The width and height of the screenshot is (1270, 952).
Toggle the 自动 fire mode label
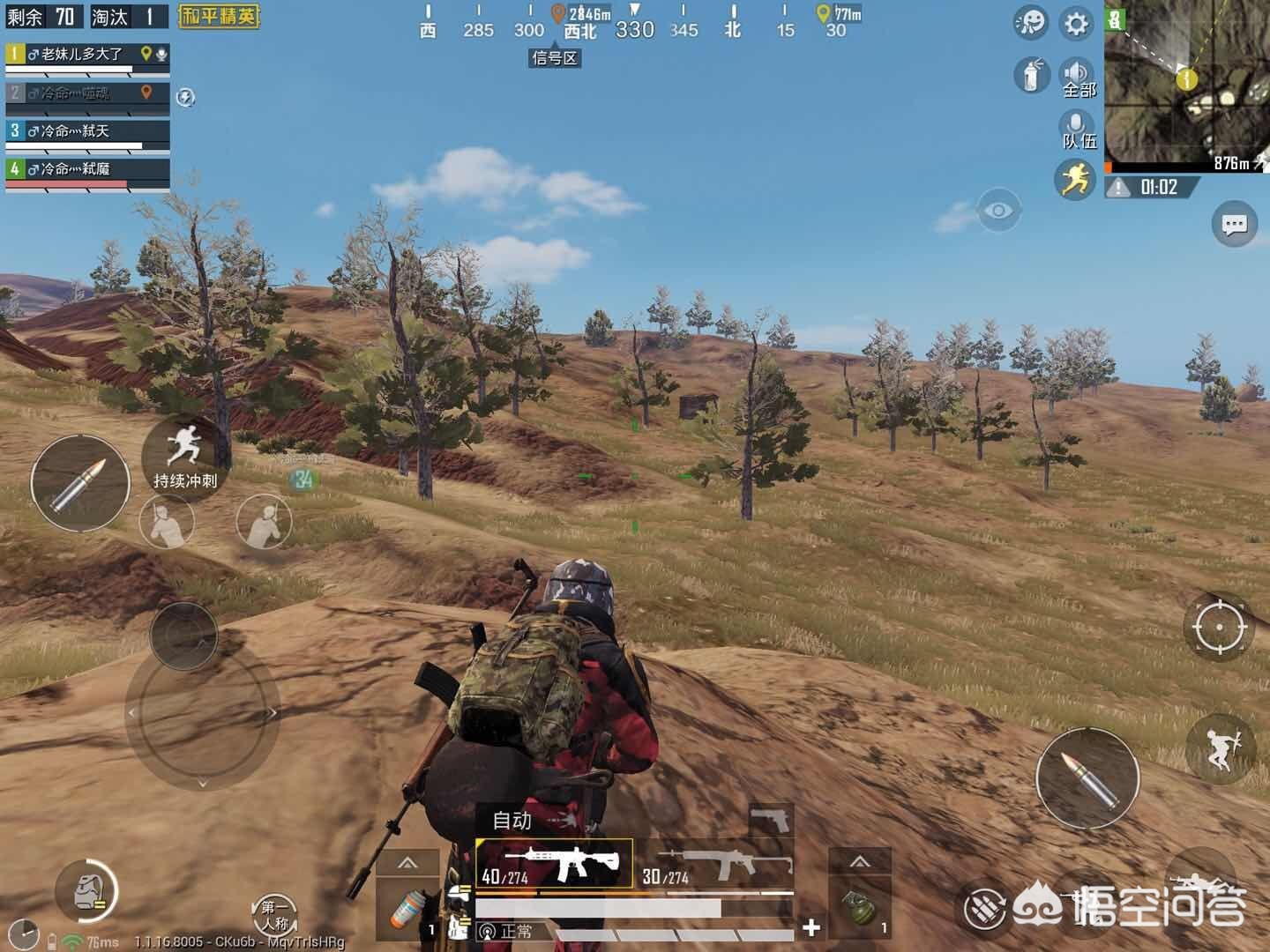[512, 821]
